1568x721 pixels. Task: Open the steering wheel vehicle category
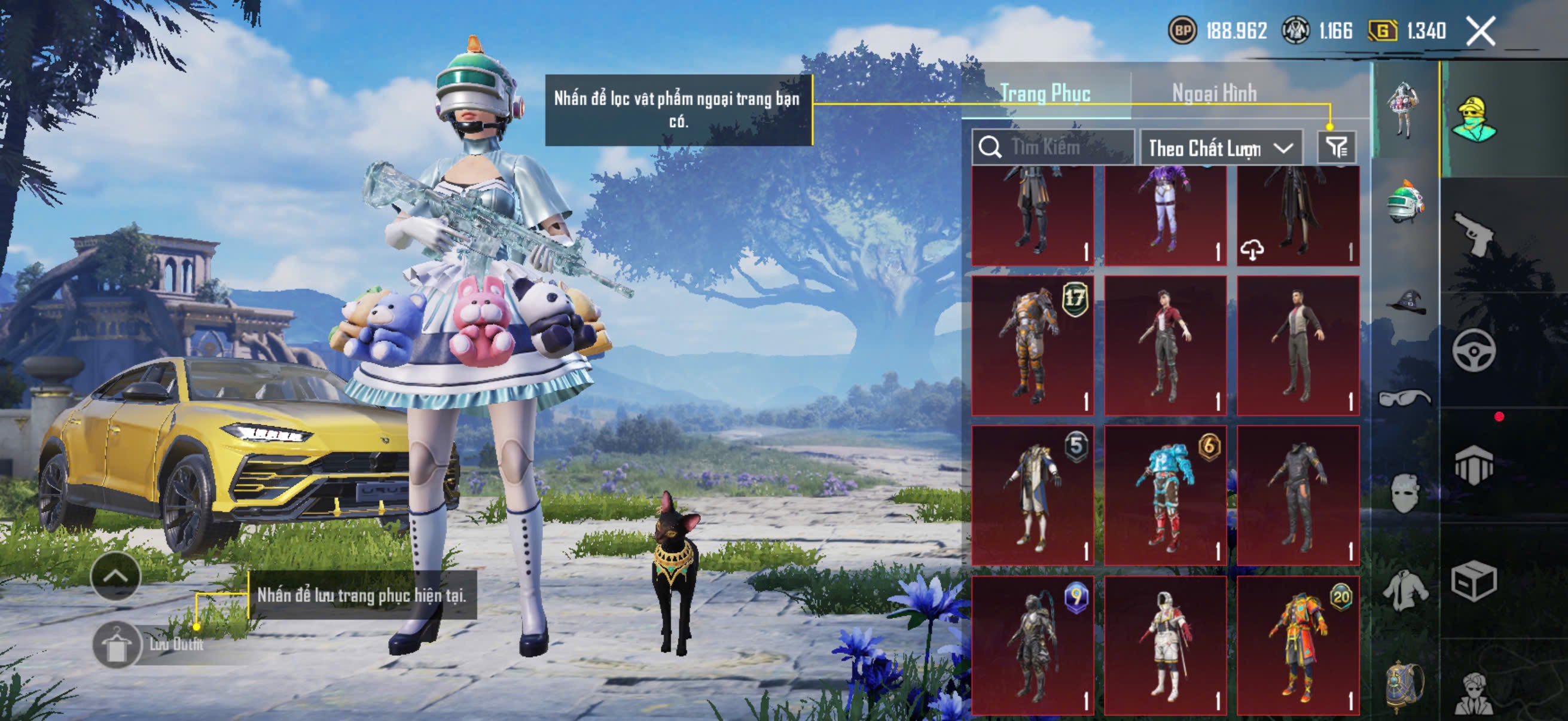click(1474, 350)
